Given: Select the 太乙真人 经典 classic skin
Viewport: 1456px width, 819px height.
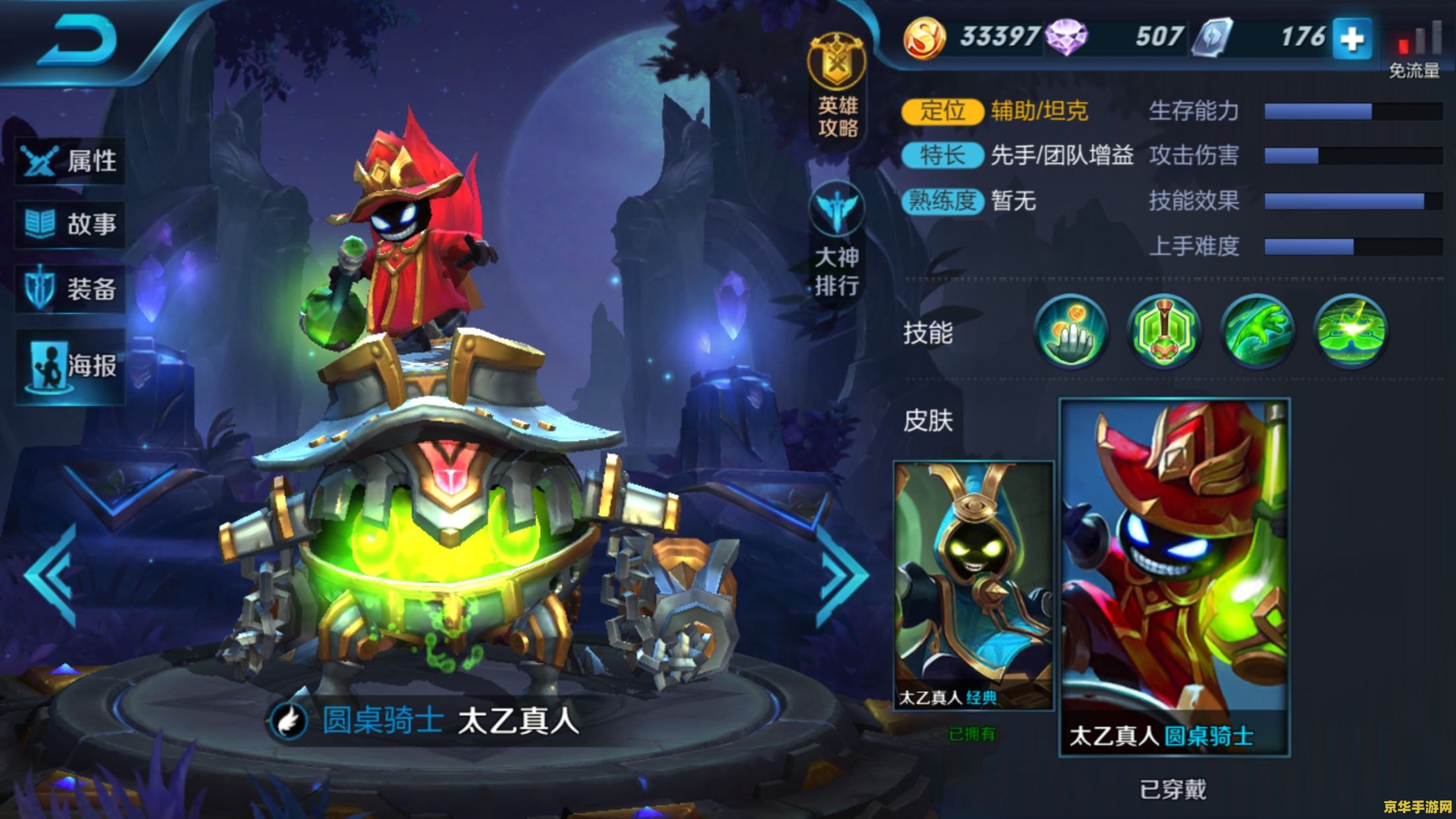Looking at the screenshot, I should point(973,586).
